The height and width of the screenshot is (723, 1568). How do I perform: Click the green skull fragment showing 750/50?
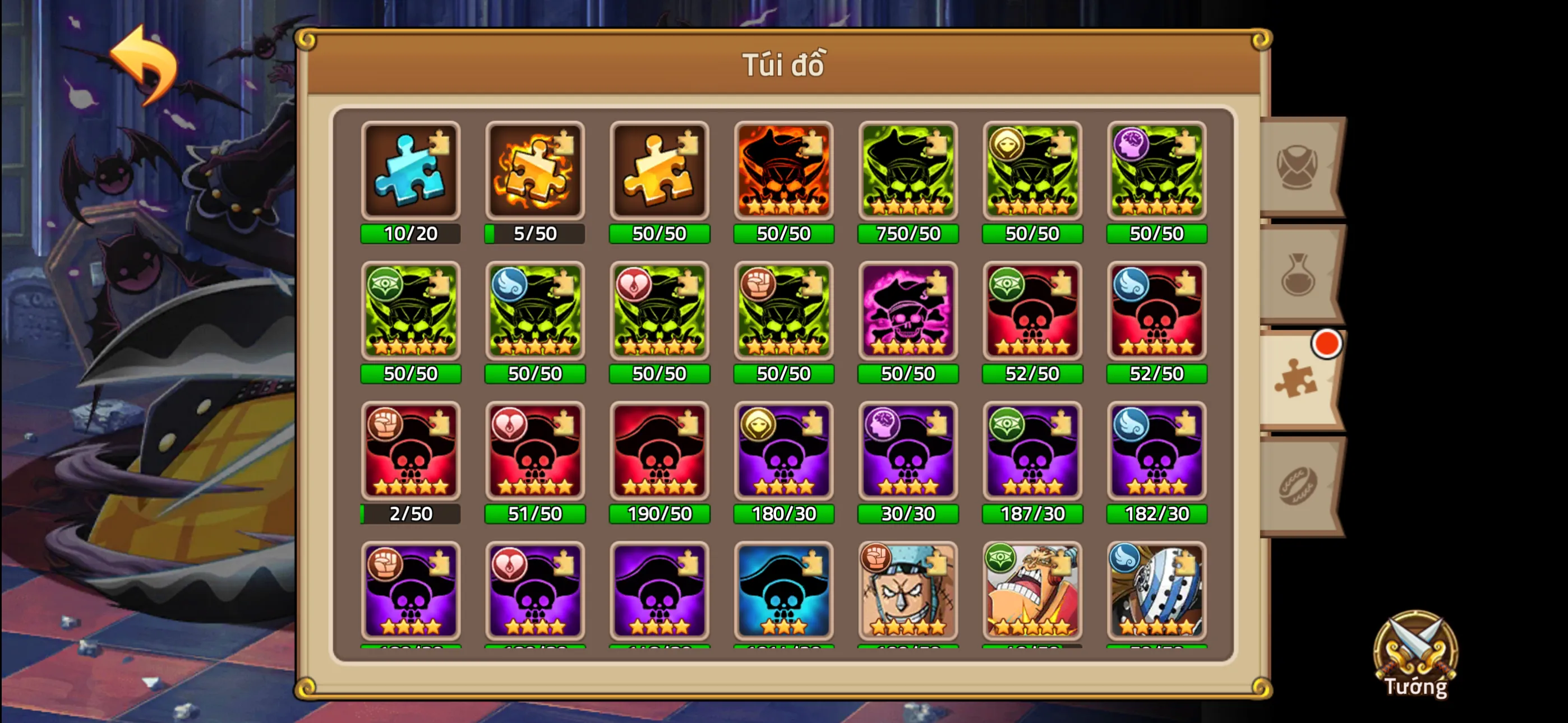(907, 170)
